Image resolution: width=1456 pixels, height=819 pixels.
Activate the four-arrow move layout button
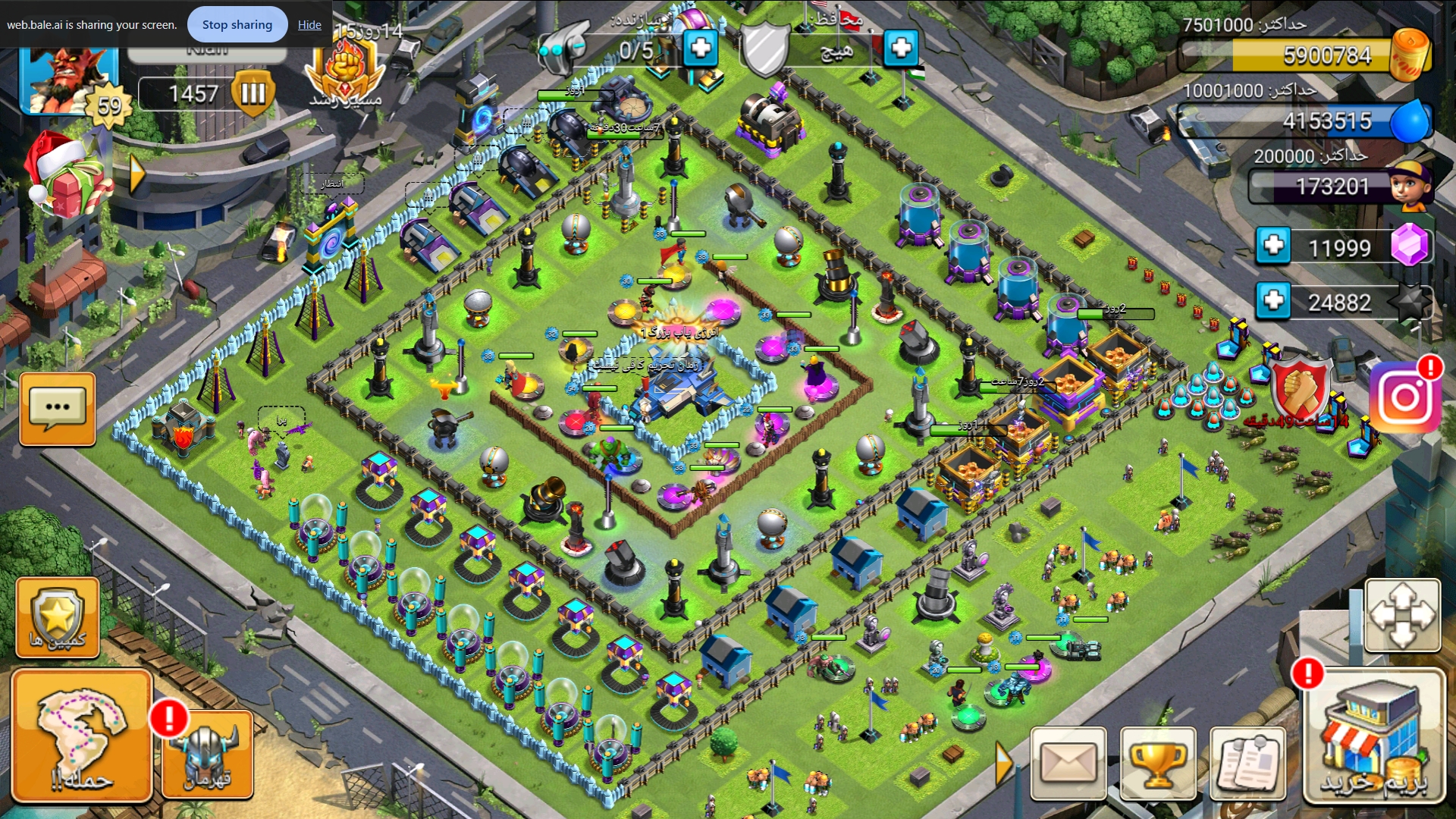1402,615
